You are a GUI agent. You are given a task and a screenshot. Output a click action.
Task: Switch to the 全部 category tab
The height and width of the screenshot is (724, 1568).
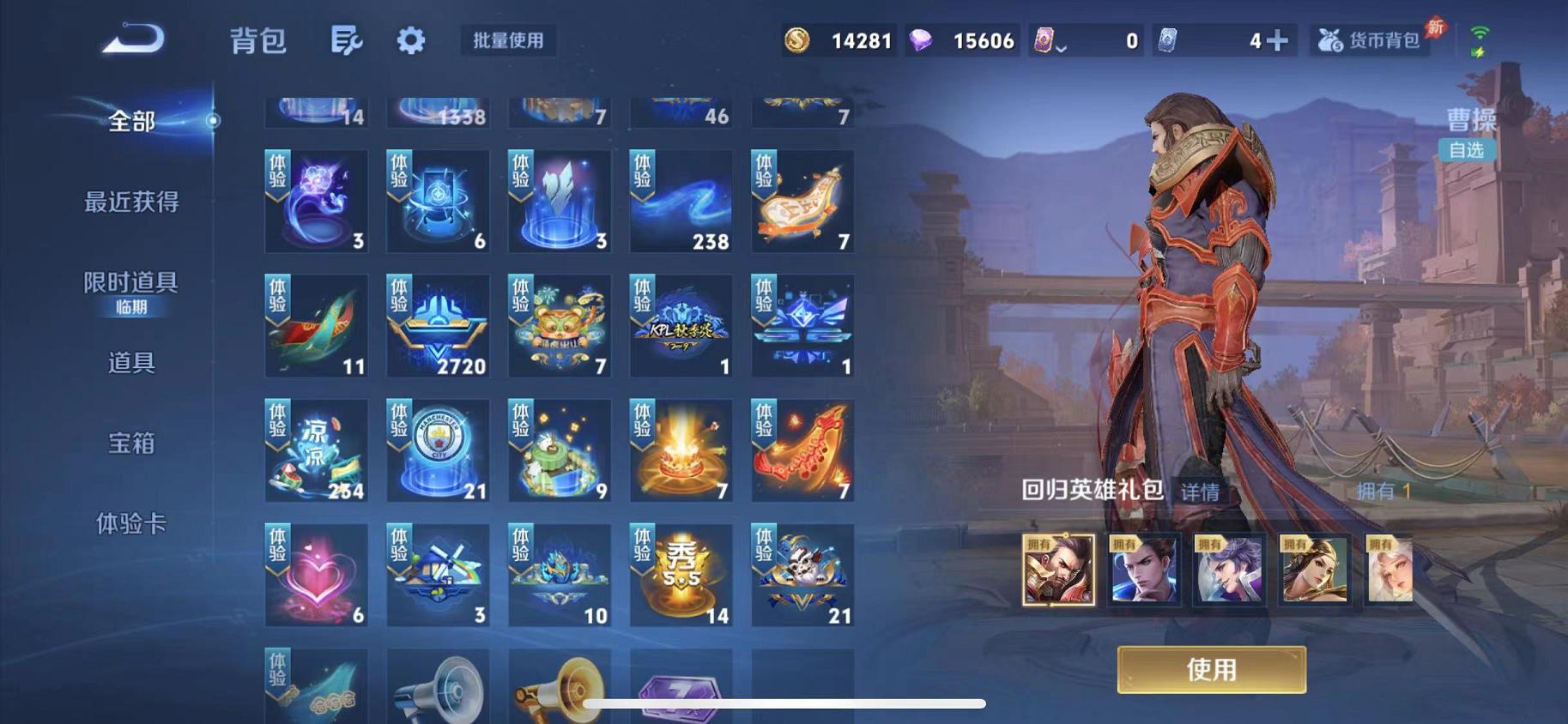130,122
